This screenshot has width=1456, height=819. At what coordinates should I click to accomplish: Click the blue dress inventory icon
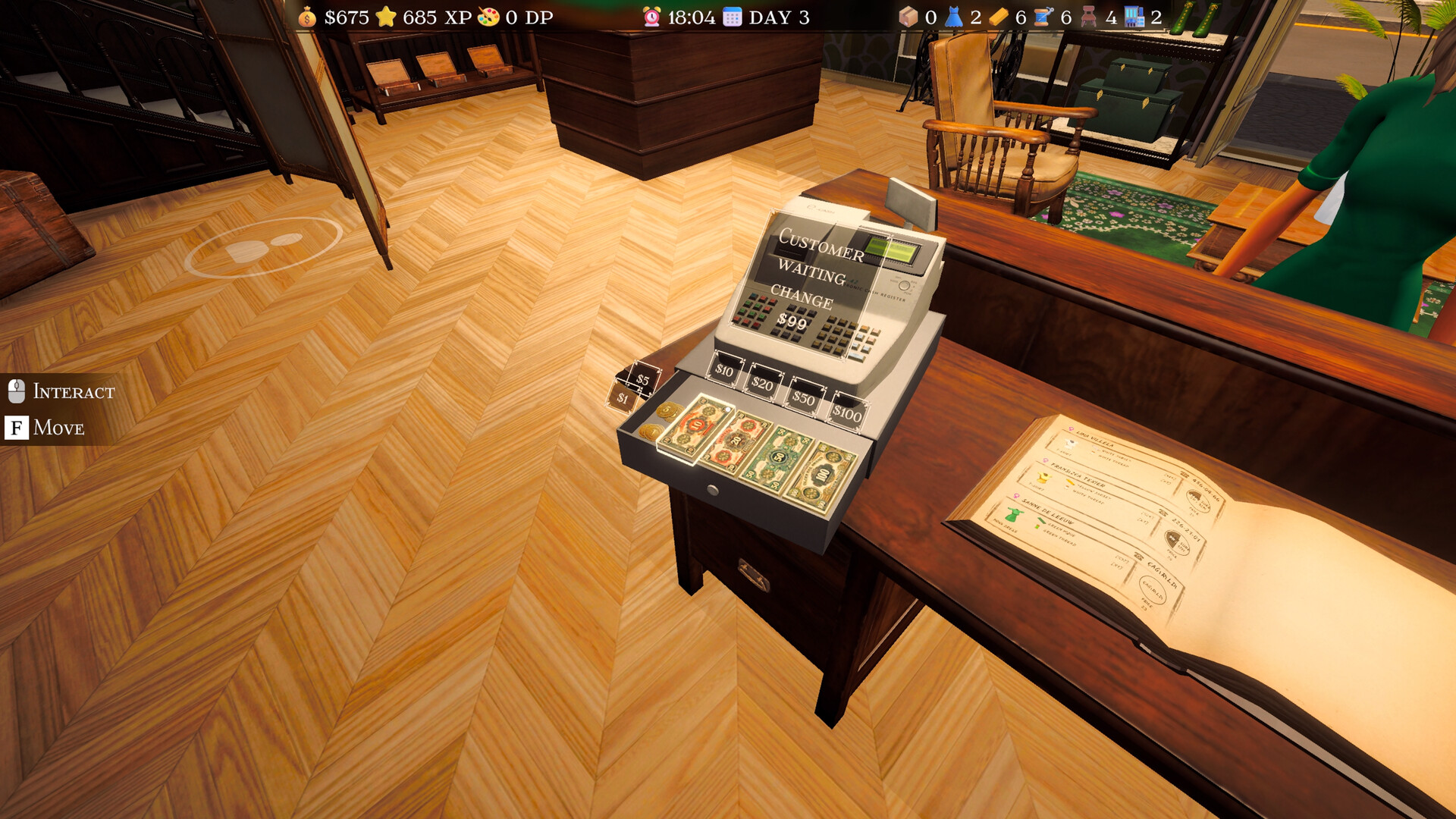click(954, 17)
